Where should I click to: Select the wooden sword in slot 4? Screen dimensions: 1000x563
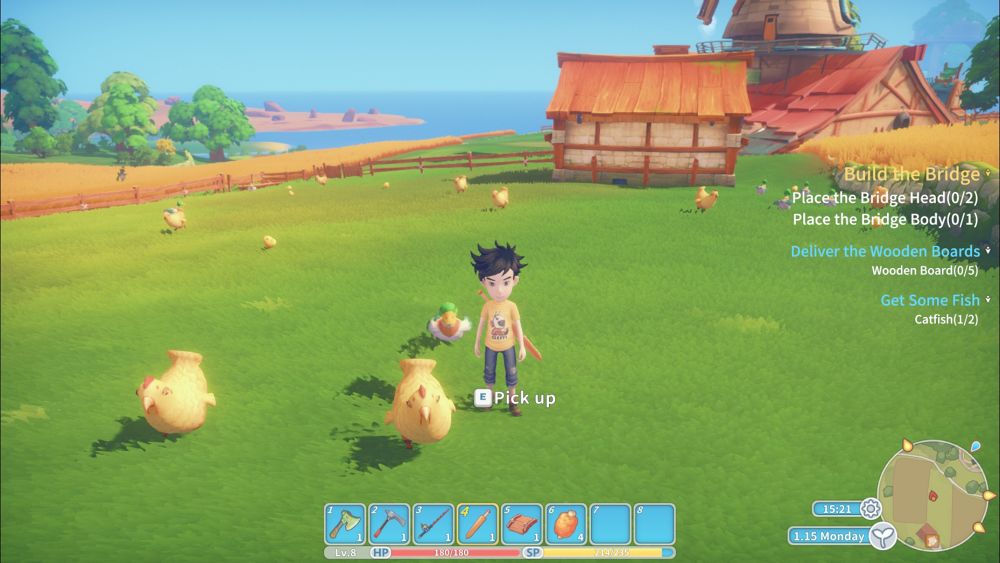(477, 523)
